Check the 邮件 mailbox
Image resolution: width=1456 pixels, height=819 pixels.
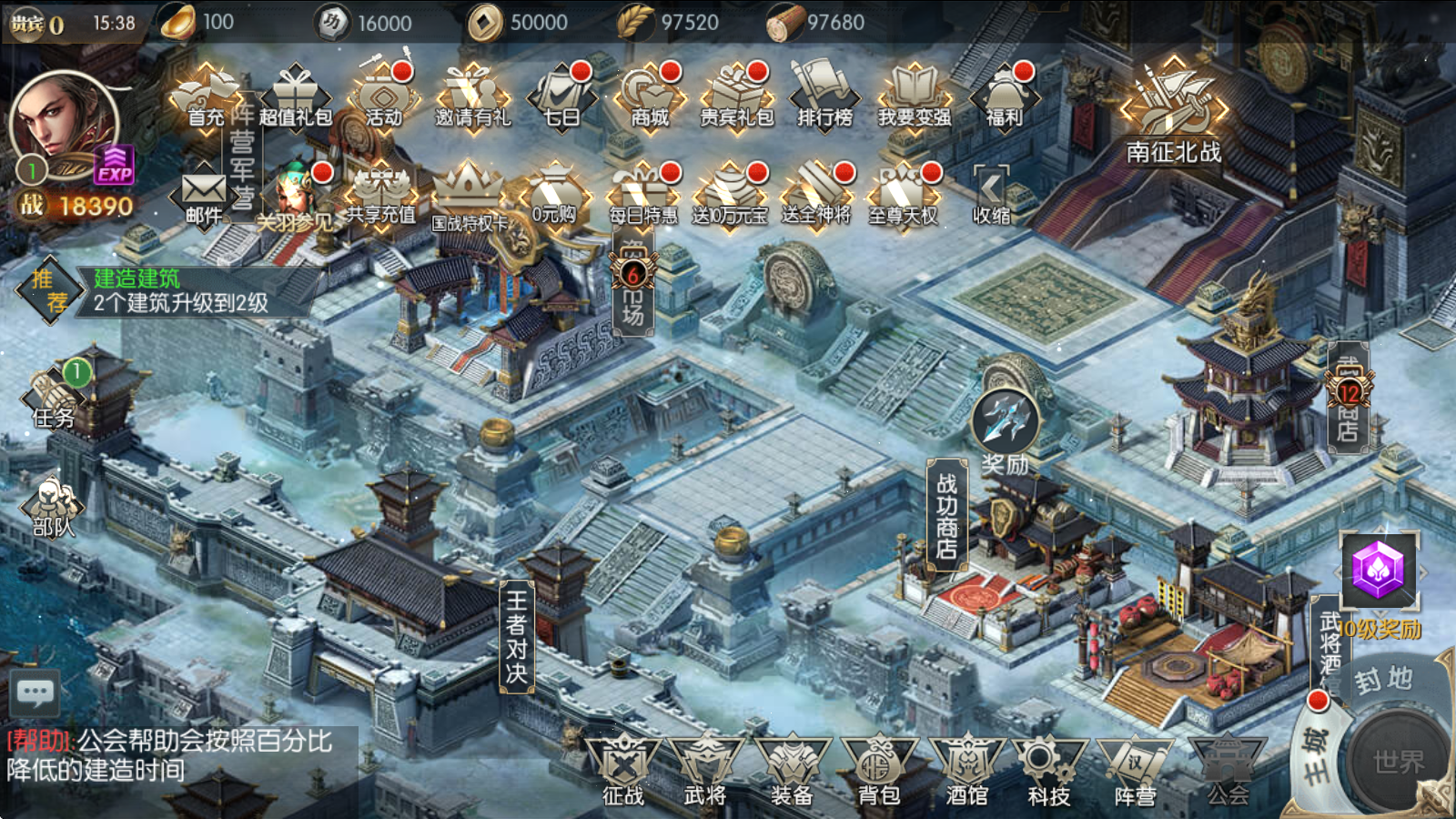[204, 196]
